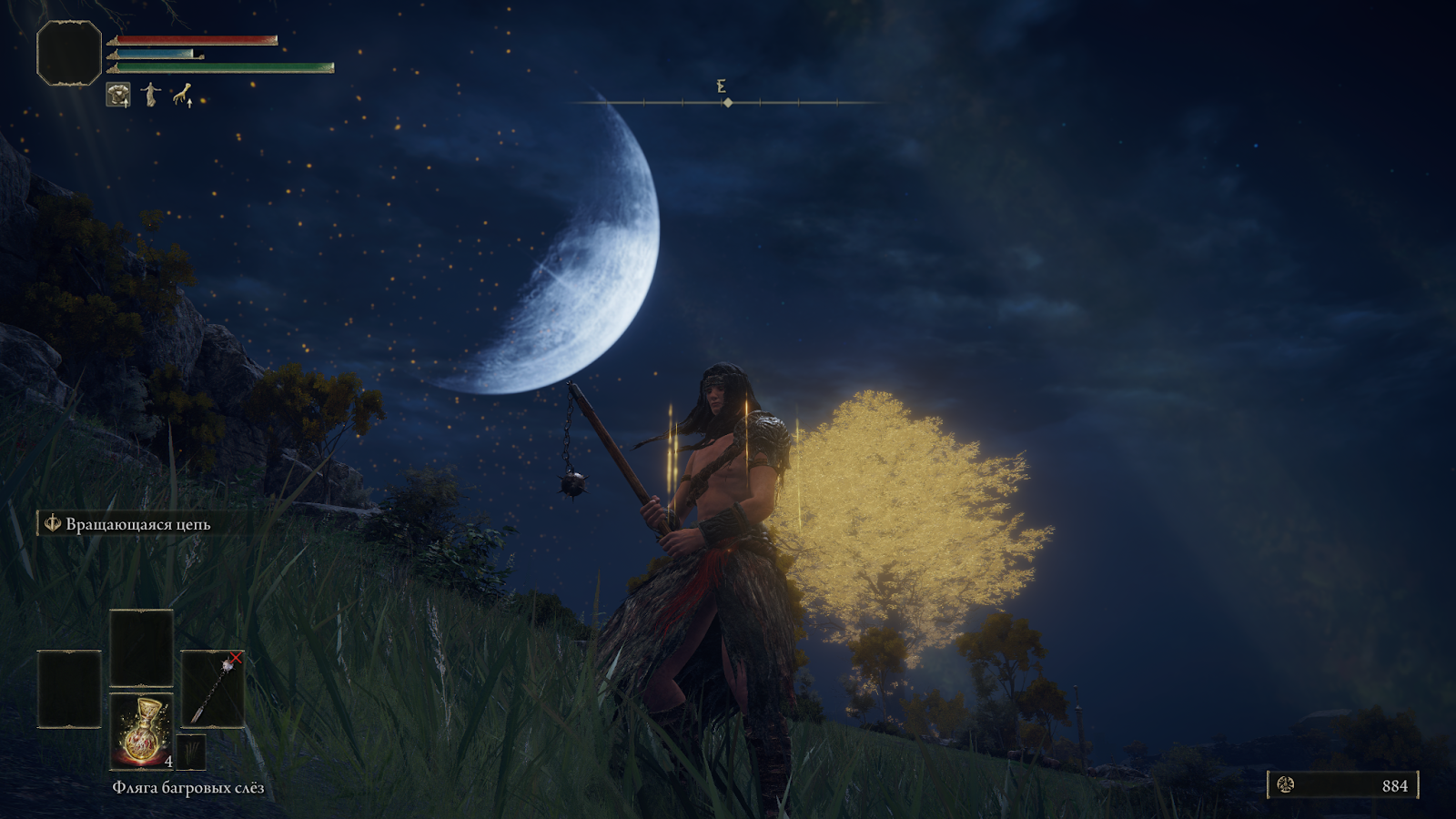Inspect the robed figure status icon
This screenshot has height=819, width=1456.
[x=151, y=95]
